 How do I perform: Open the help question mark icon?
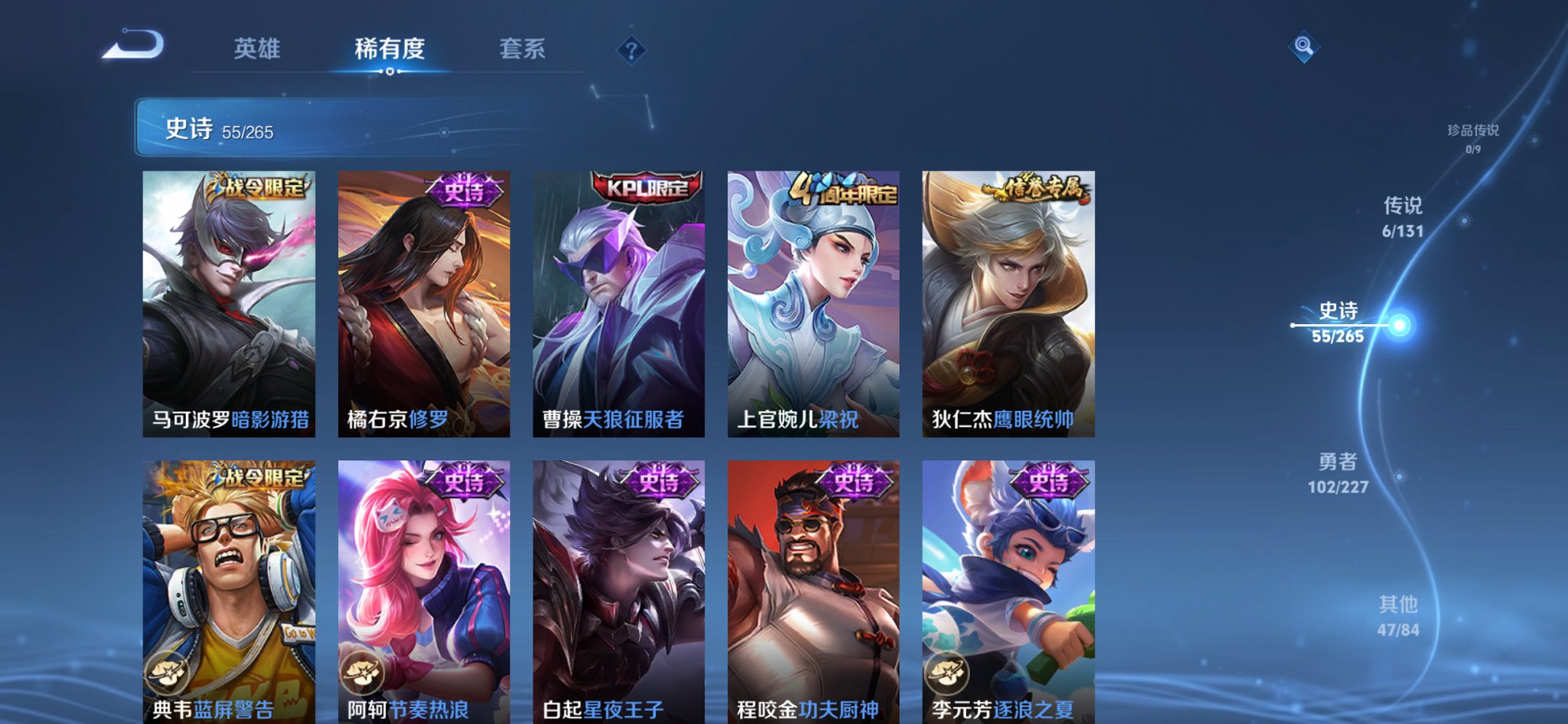tap(631, 50)
